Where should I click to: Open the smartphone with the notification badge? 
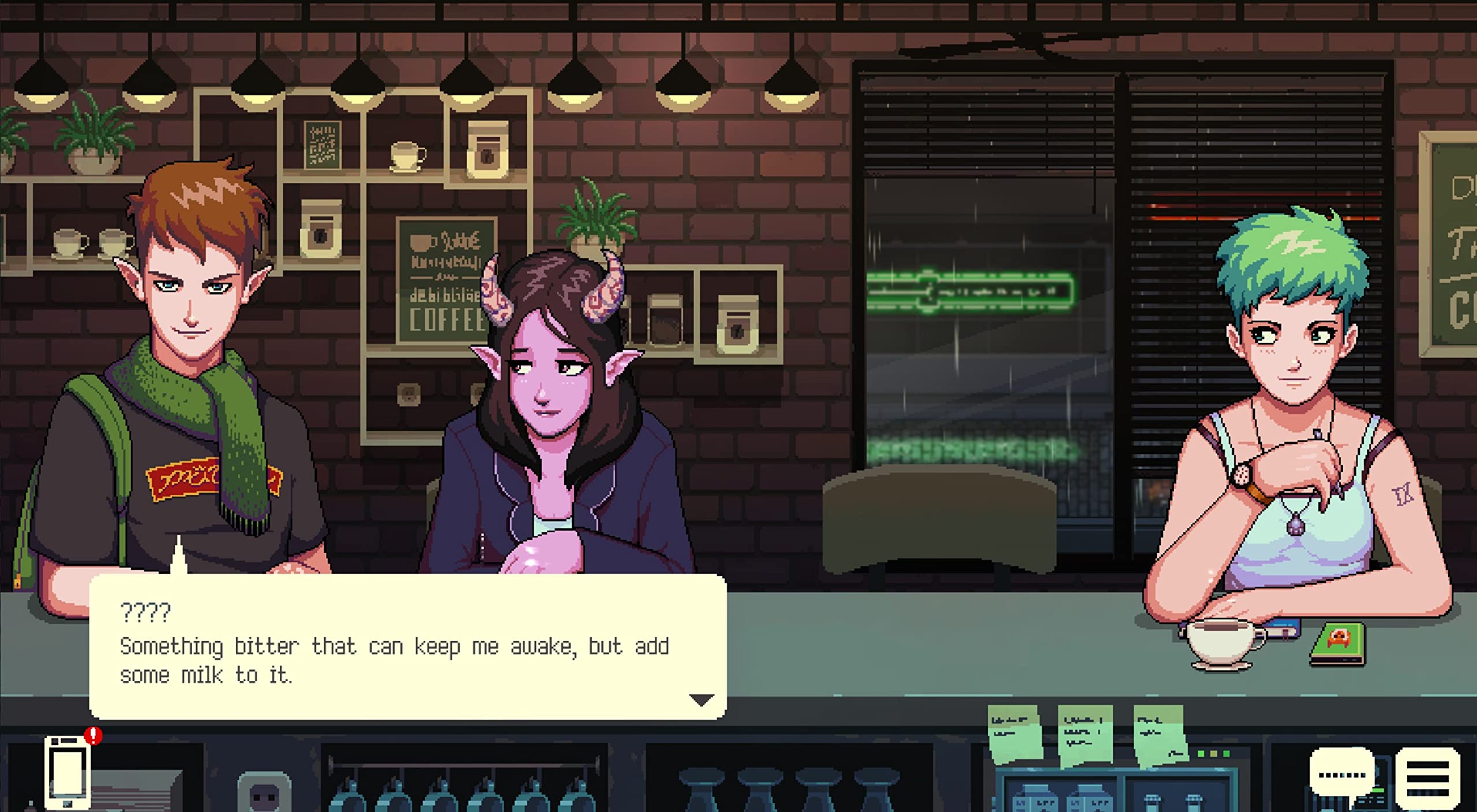tap(68, 773)
